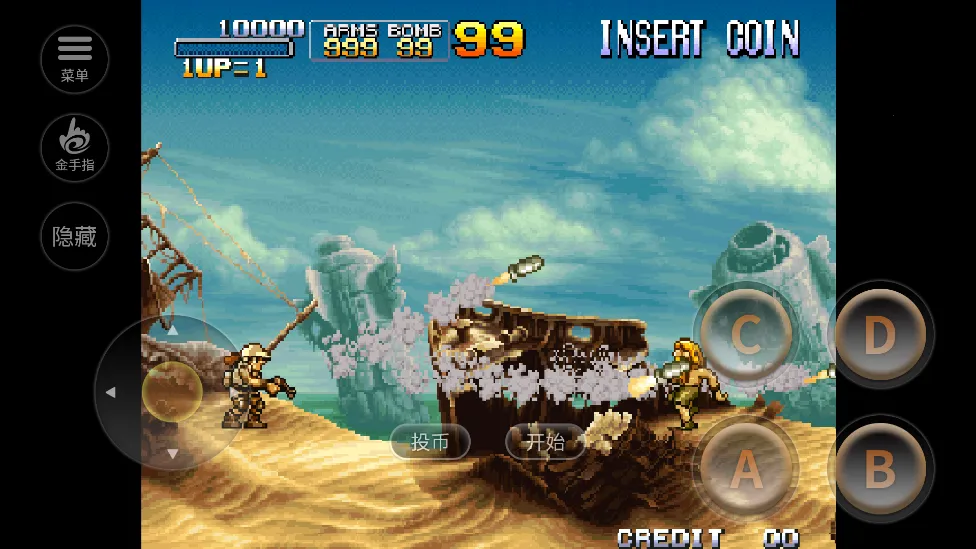The width and height of the screenshot is (976, 549).
Task: Tap the 开始 start button
Action: tap(545, 442)
